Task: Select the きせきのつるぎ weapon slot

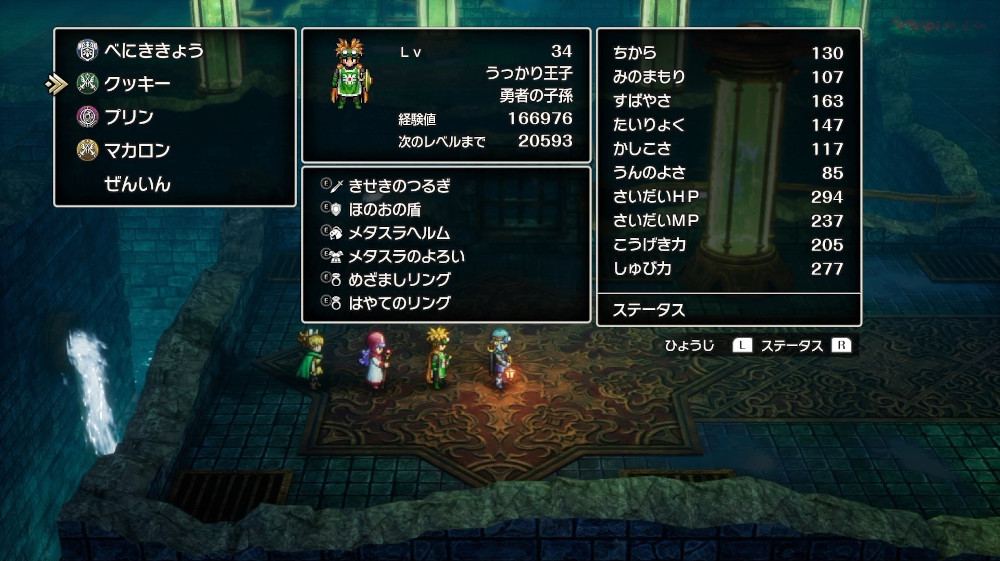Action: pos(399,185)
